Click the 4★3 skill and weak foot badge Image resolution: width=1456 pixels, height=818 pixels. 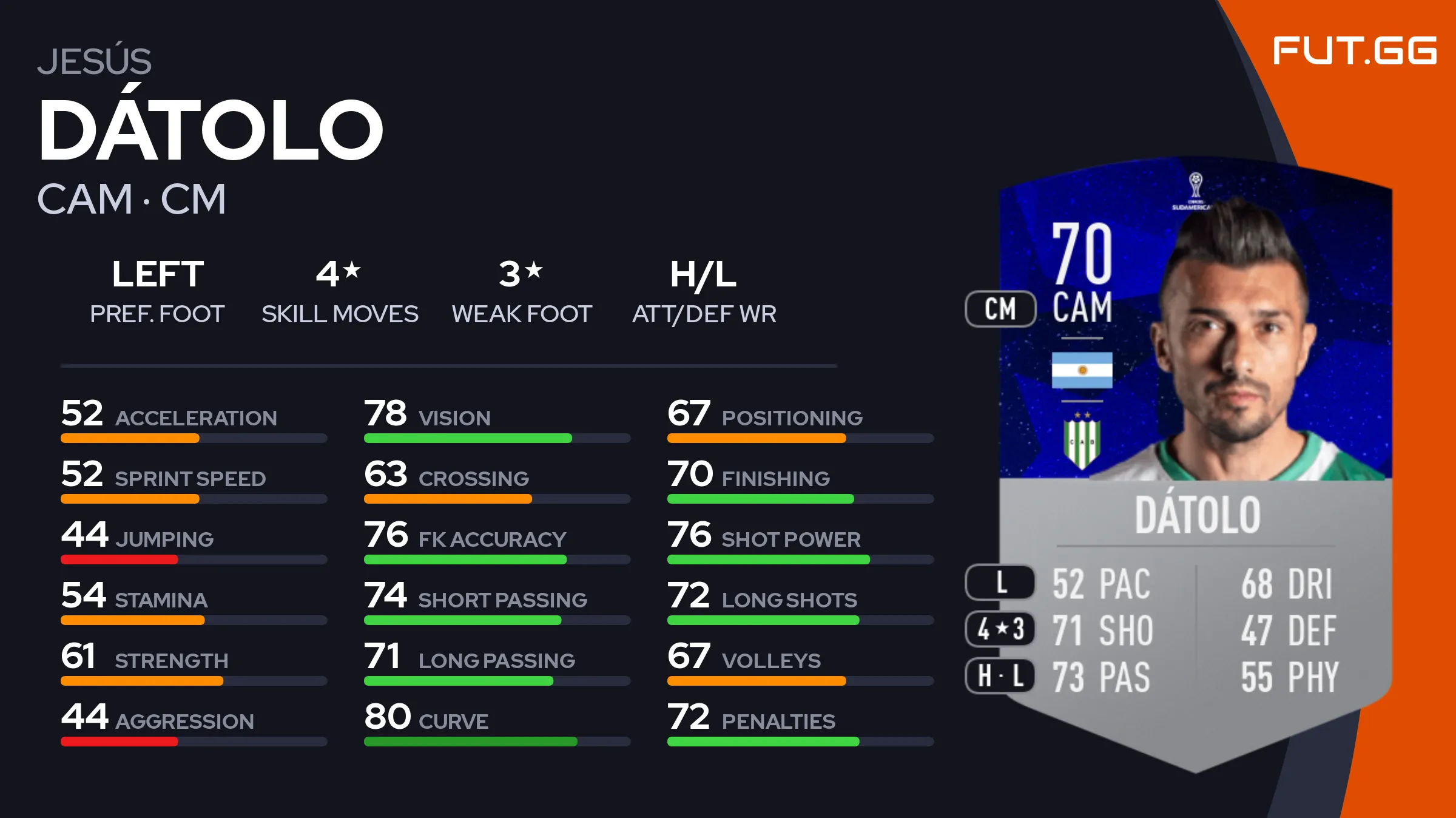[1000, 629]
